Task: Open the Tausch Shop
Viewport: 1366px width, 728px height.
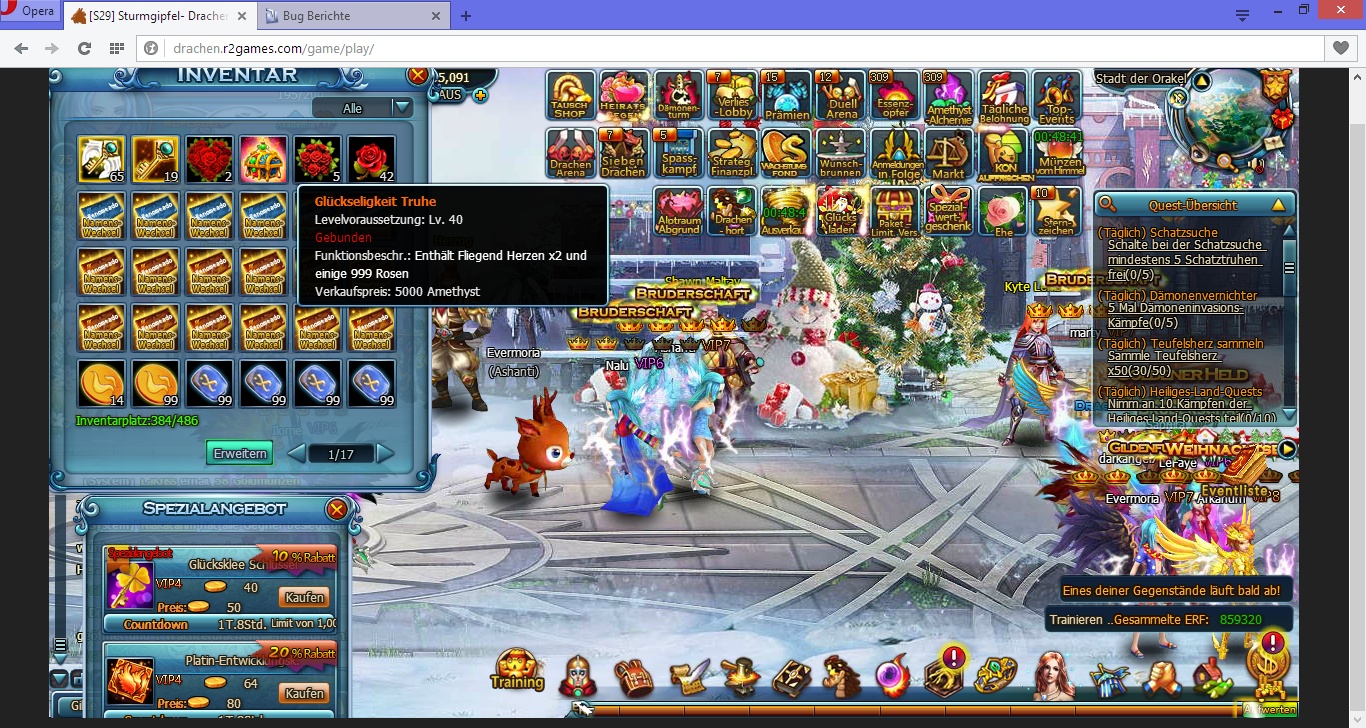Action: [x=570, y=97]
